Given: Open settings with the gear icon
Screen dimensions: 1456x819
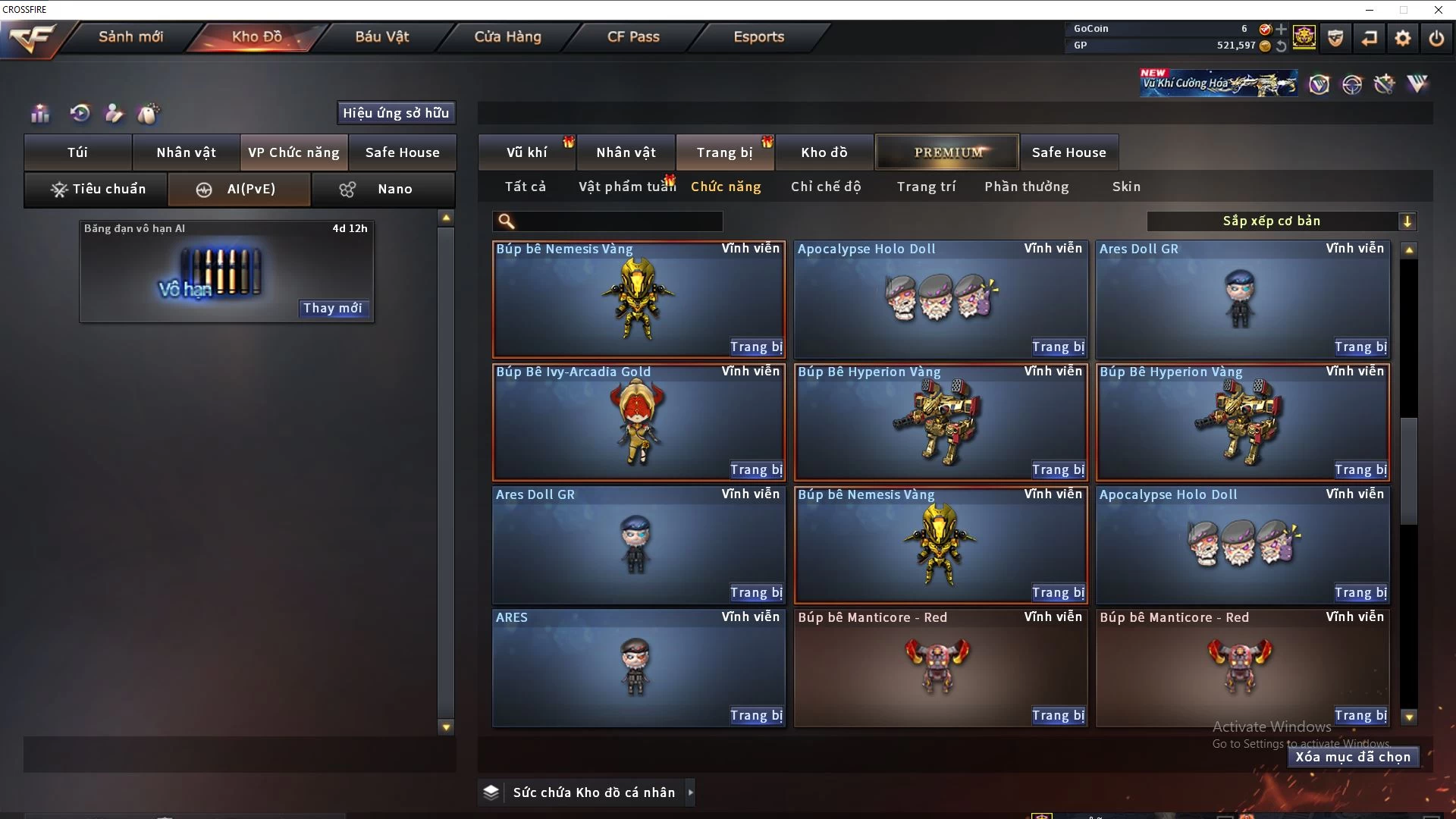Looking at the screenshot, I should [x=1403, y=38].
